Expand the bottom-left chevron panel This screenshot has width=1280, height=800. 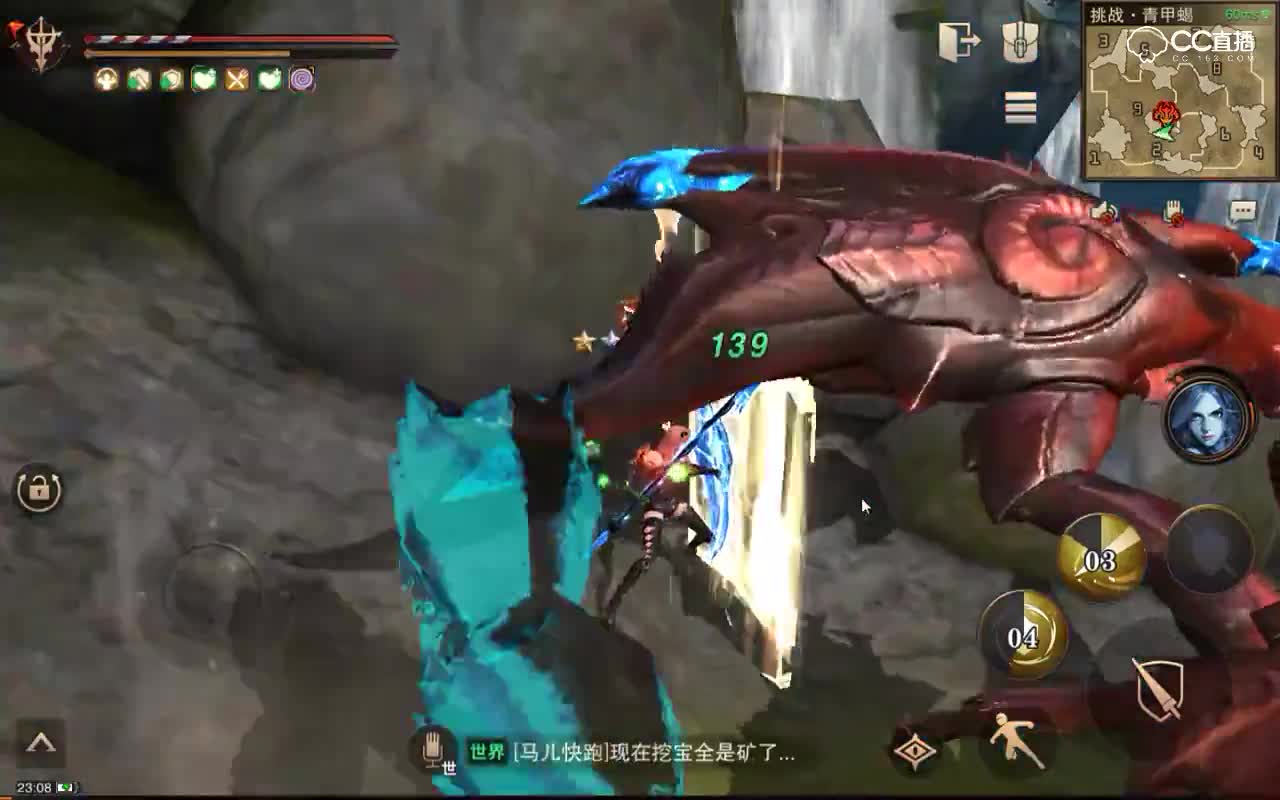(x=39, y=741)
